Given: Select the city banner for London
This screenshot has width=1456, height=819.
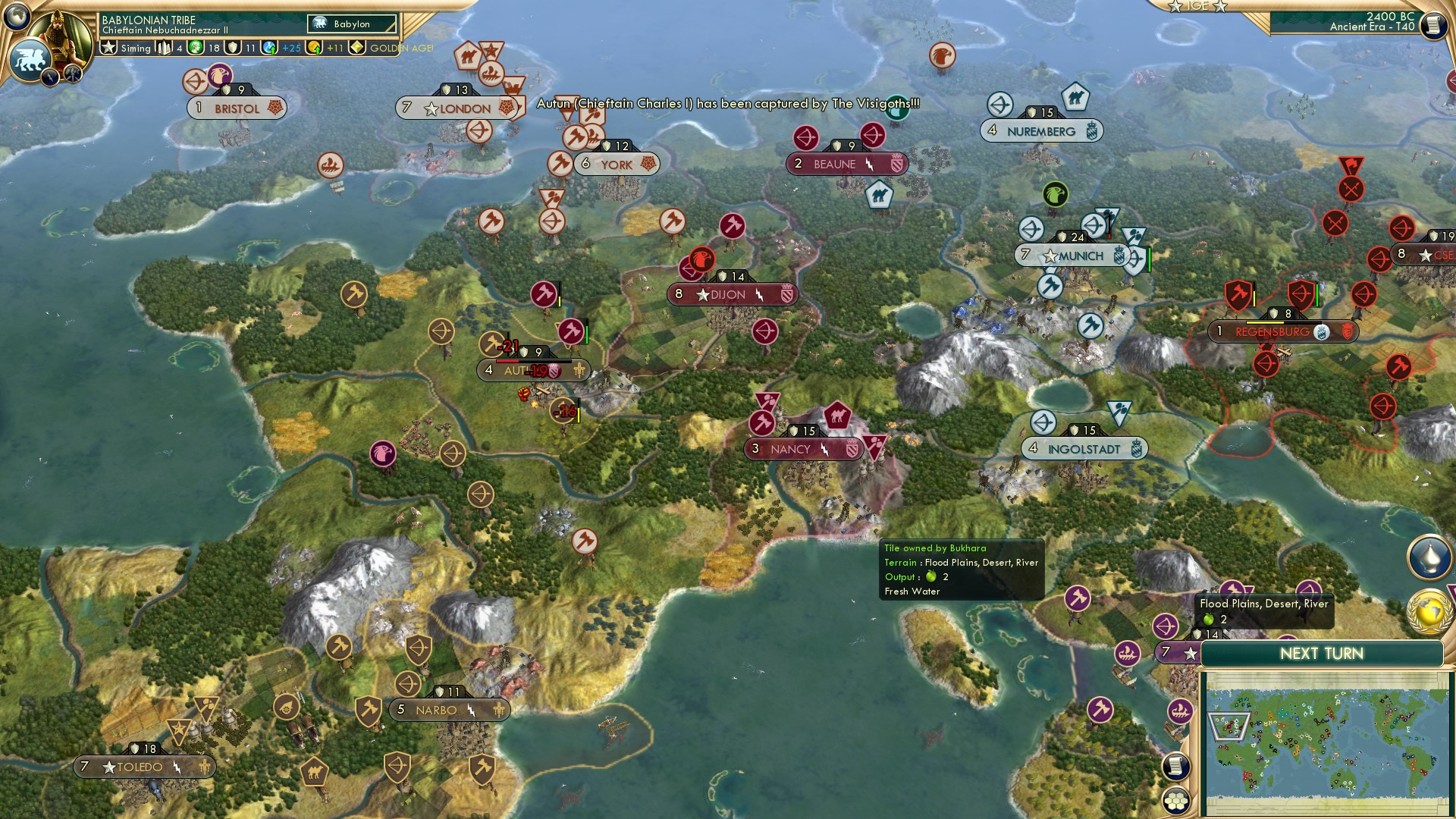Looking at the screenshot, I should [455, 108].
